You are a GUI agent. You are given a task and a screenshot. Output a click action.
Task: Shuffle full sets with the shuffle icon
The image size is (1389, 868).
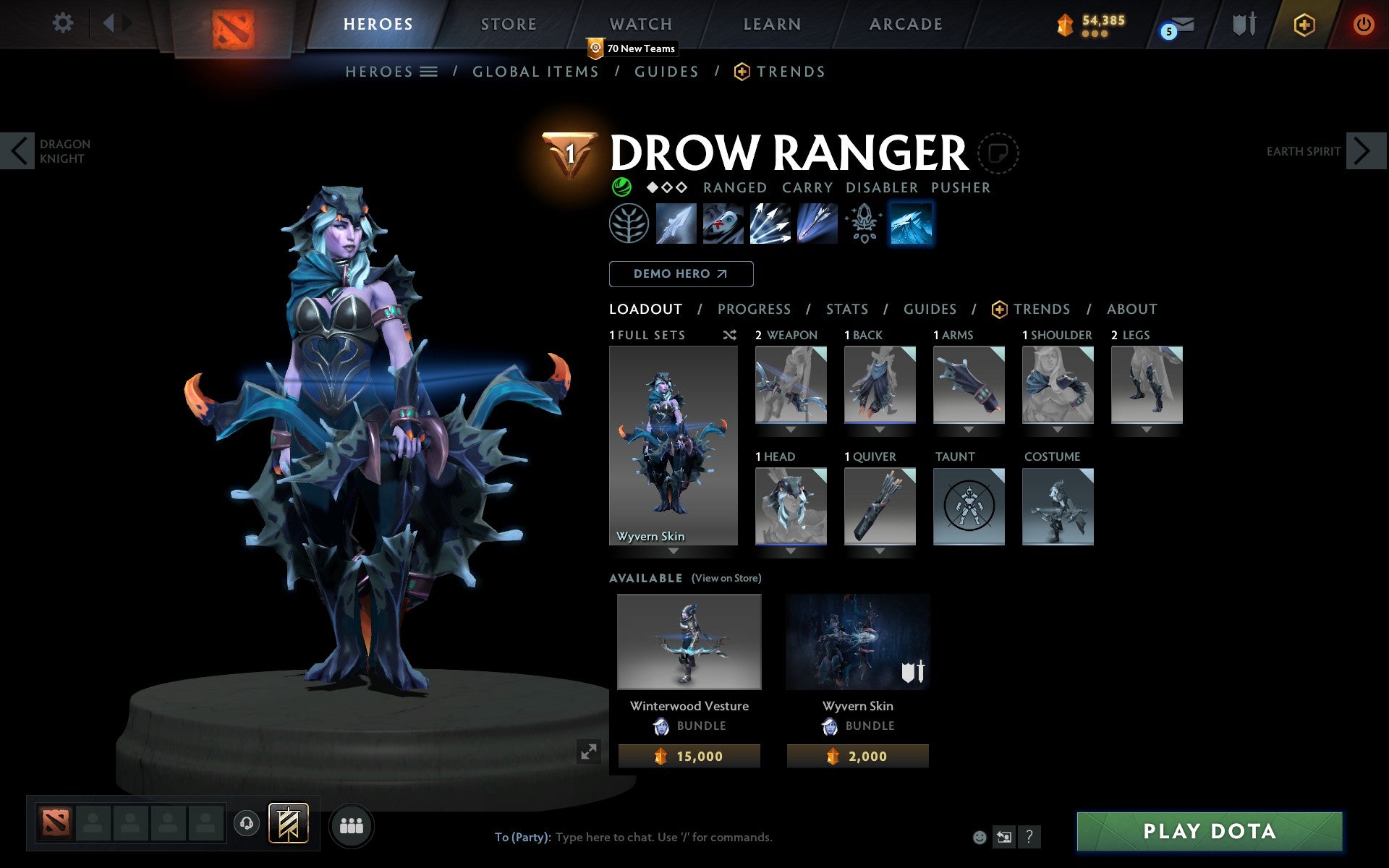(729, 335)
